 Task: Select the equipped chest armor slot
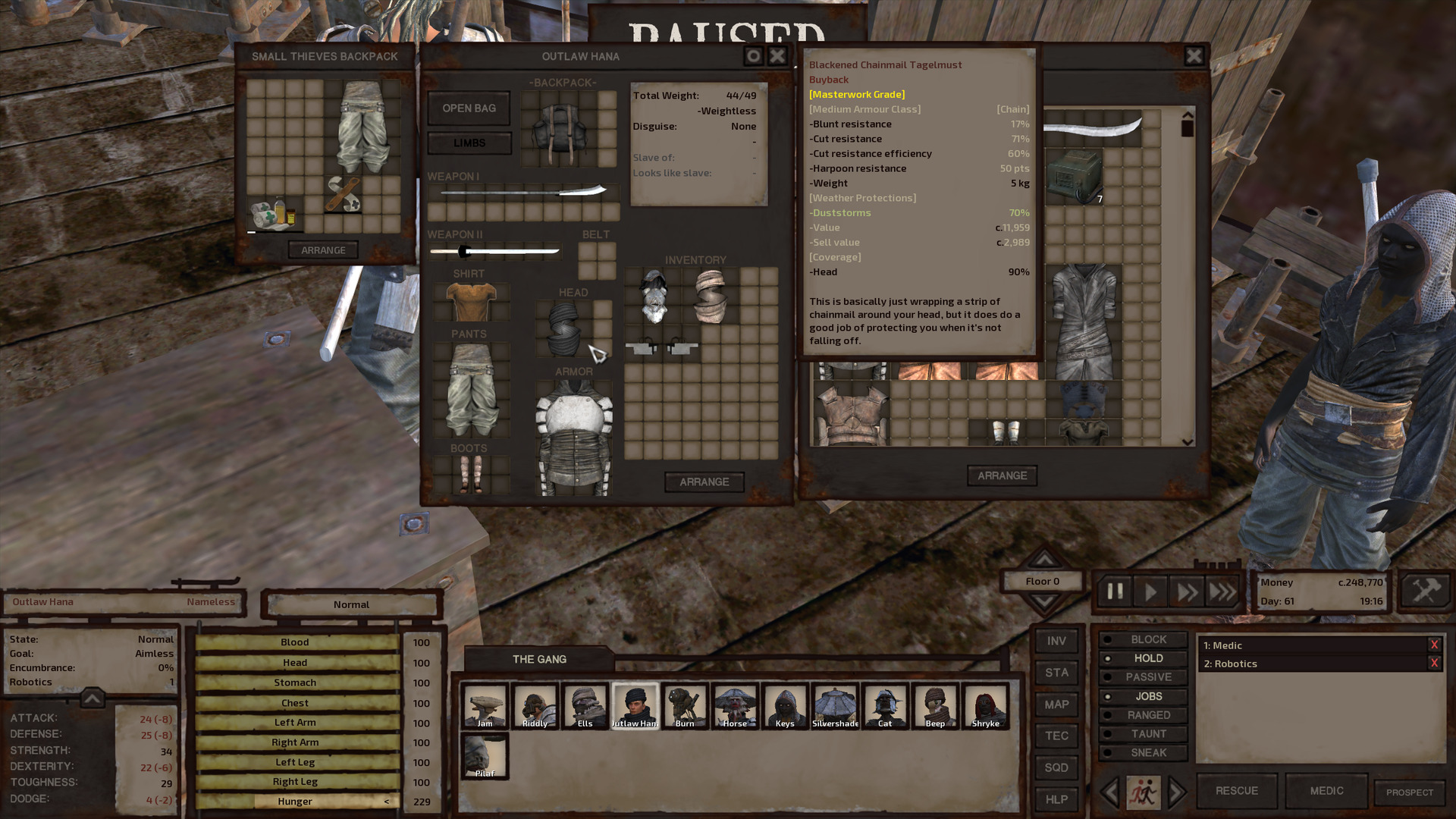pos(573,438)
